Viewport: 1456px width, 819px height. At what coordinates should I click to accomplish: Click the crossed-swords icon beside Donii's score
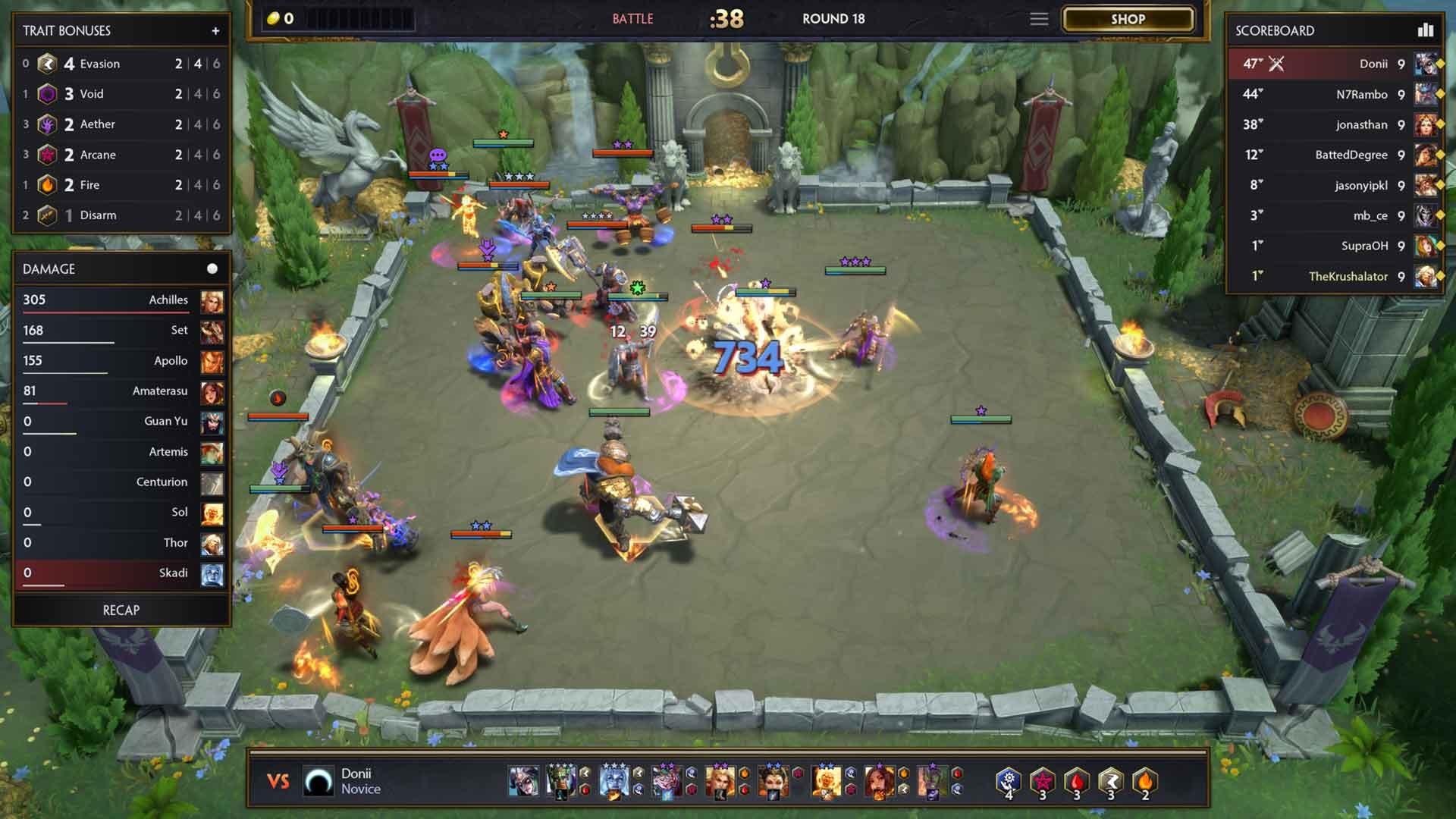(1276, 64)
